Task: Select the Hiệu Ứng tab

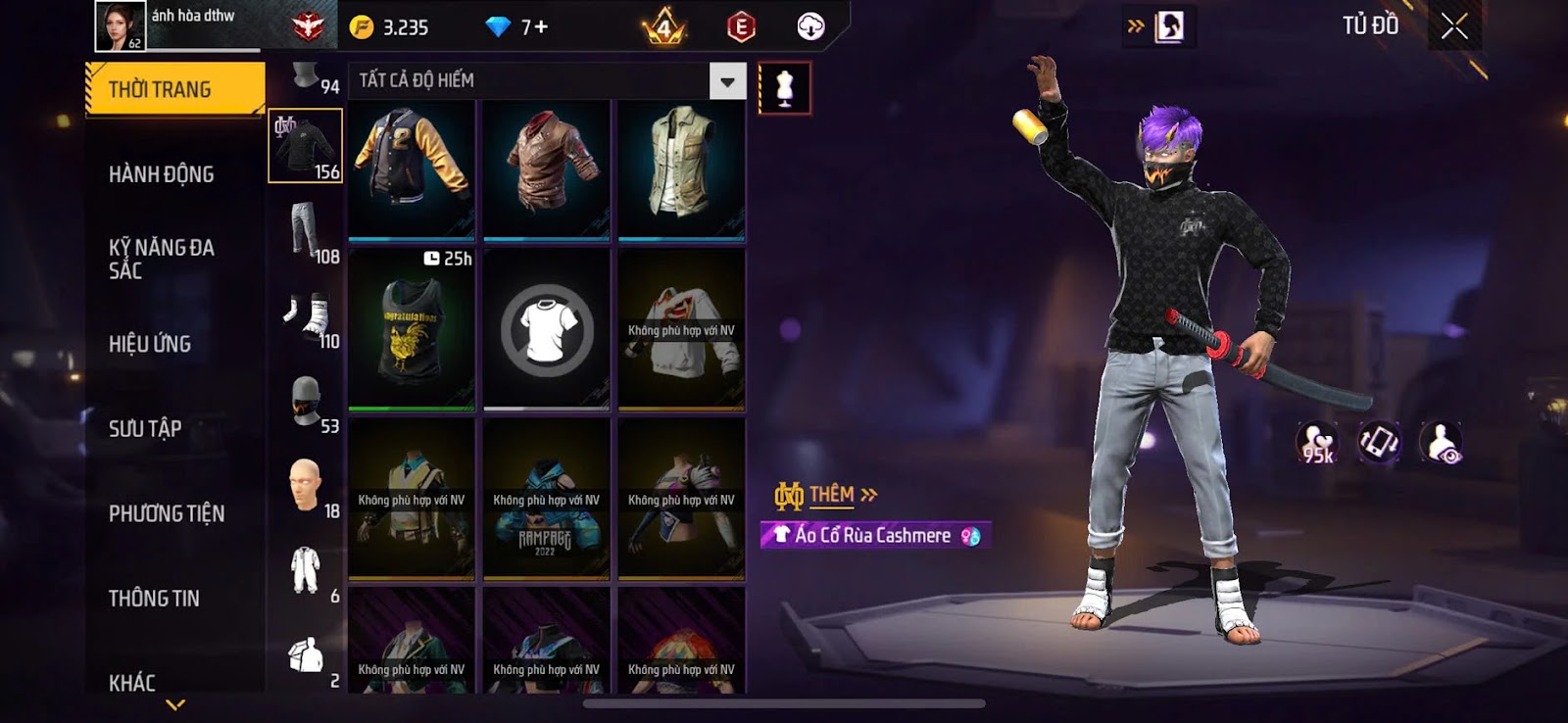Action: [150, 344]
